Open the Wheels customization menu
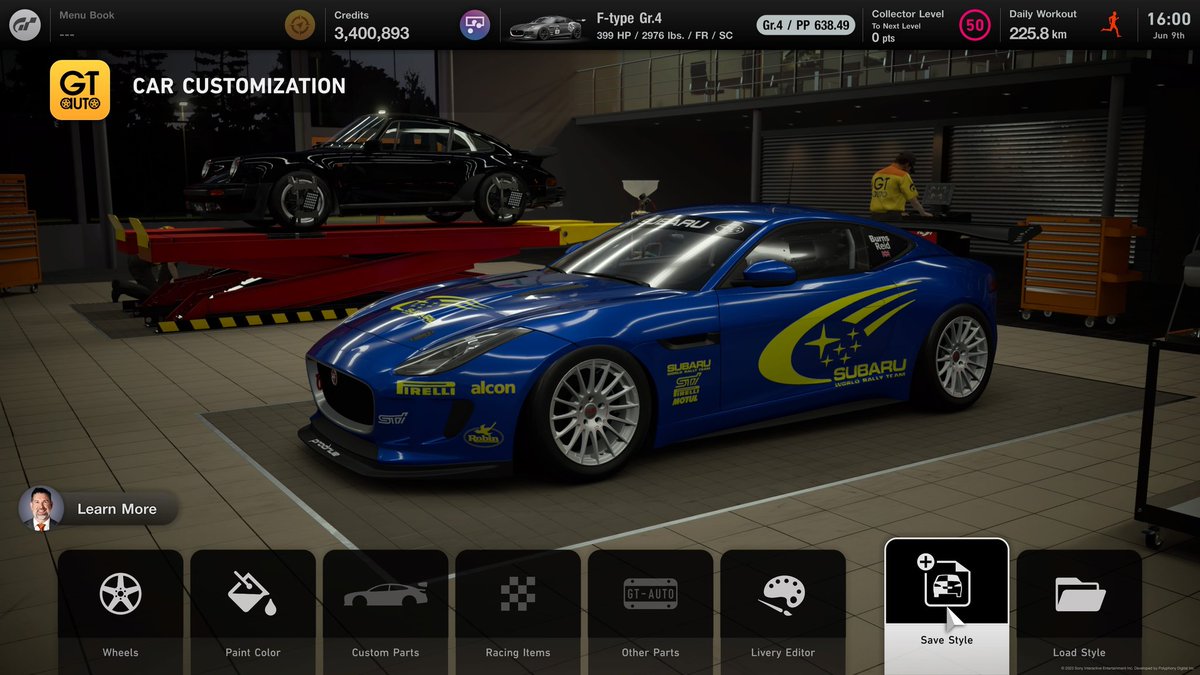 click(x=121, y=608)
